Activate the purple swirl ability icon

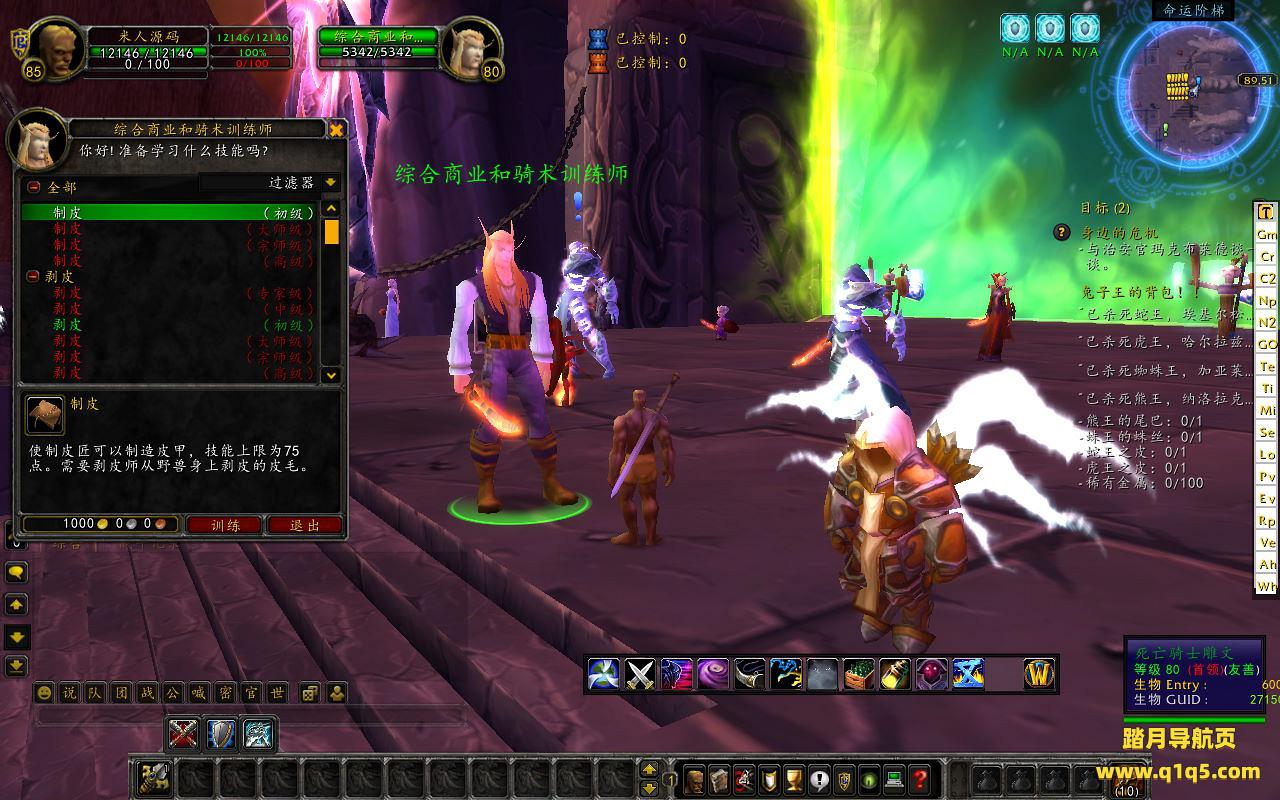click(x=714, y=675)
